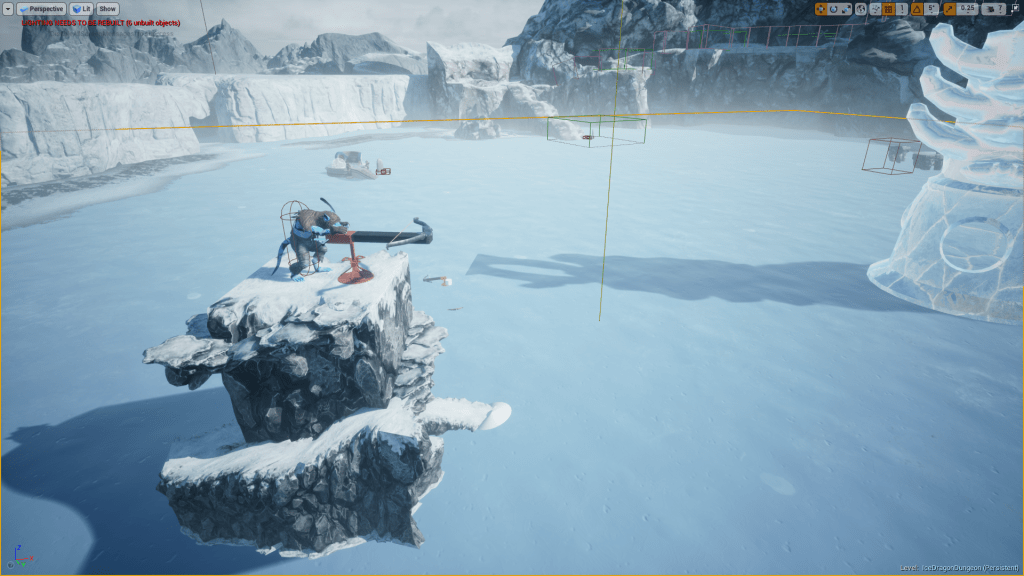Open the Perspective view mode menu
This screenshot has width=1024, height=576.
[x=42, y=8]
